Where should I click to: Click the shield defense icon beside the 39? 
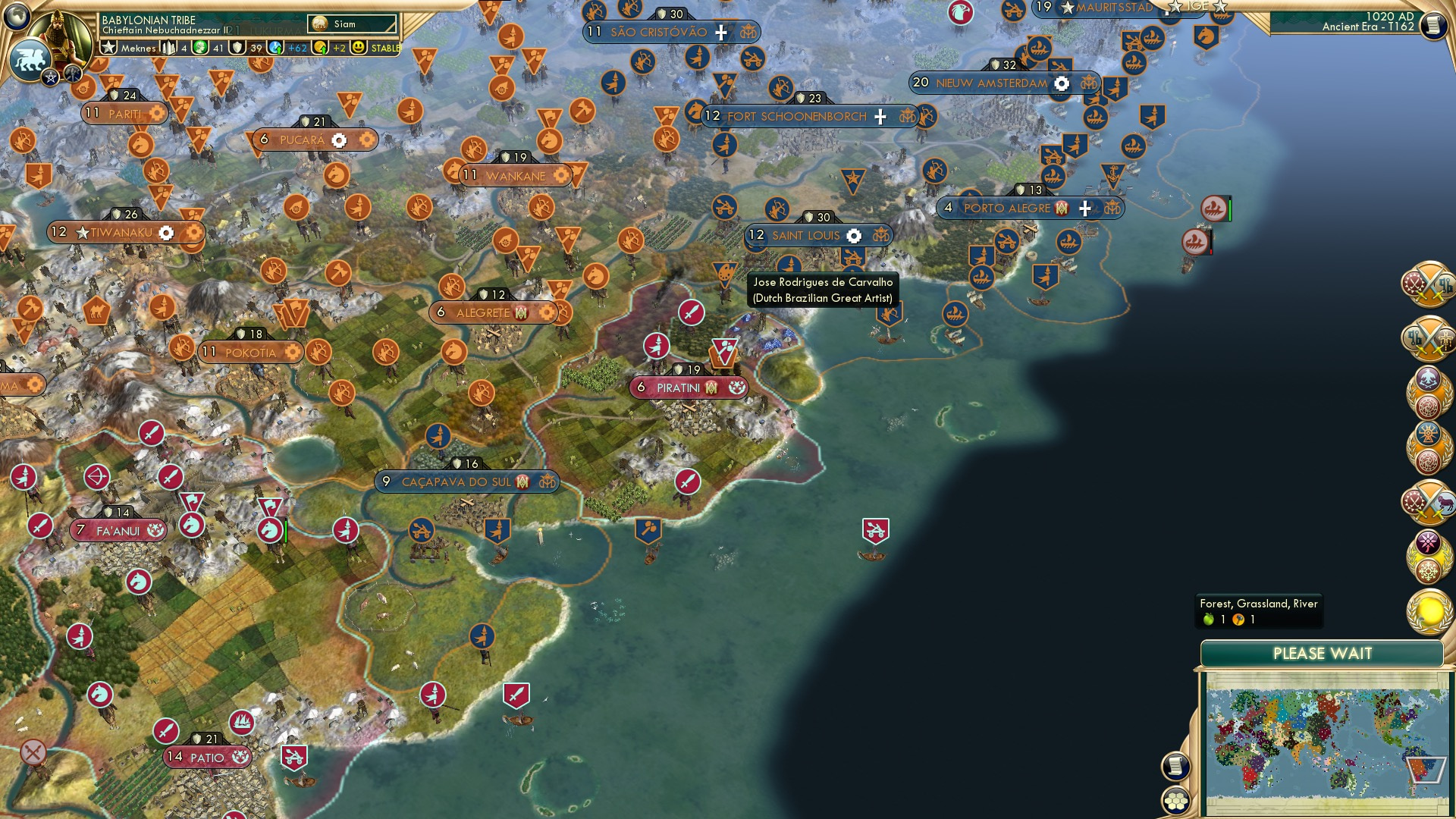tap(237, 48)
